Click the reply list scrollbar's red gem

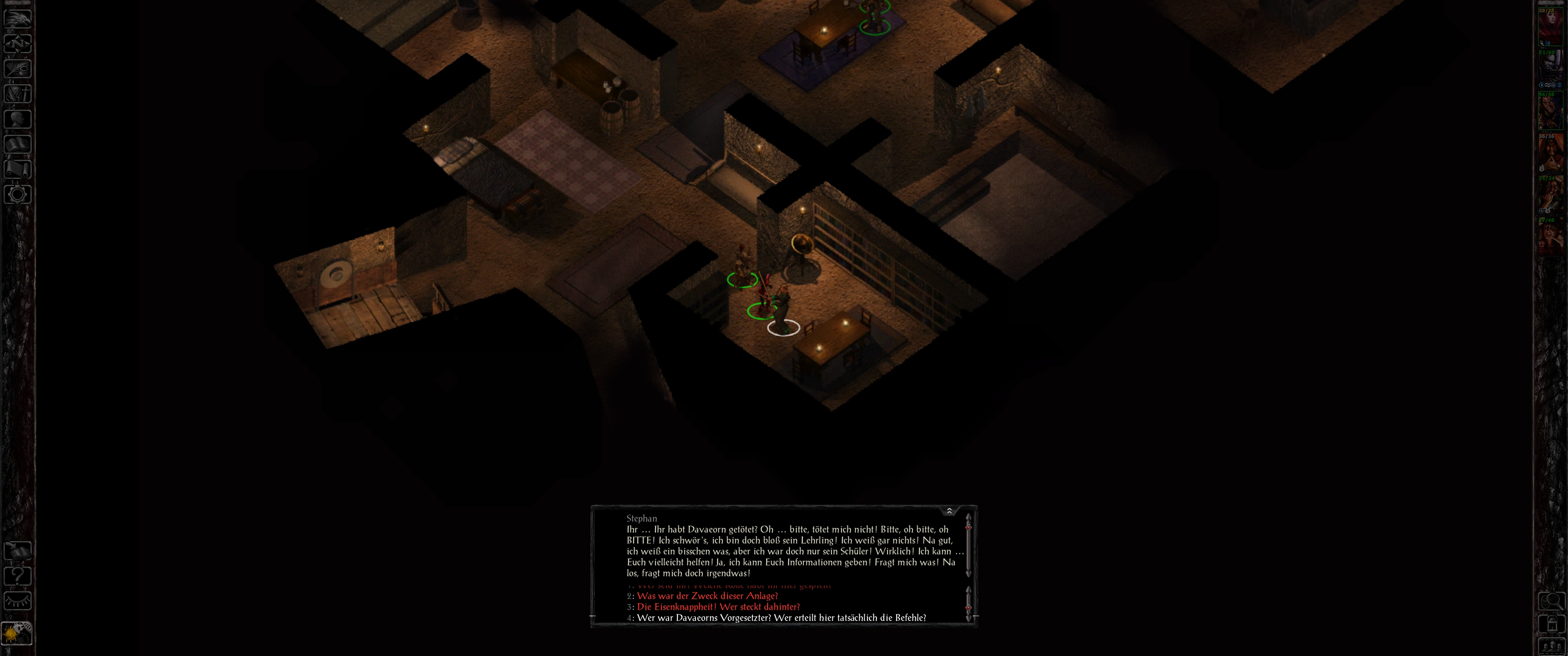pyautogui.click(x=969, y=607)
